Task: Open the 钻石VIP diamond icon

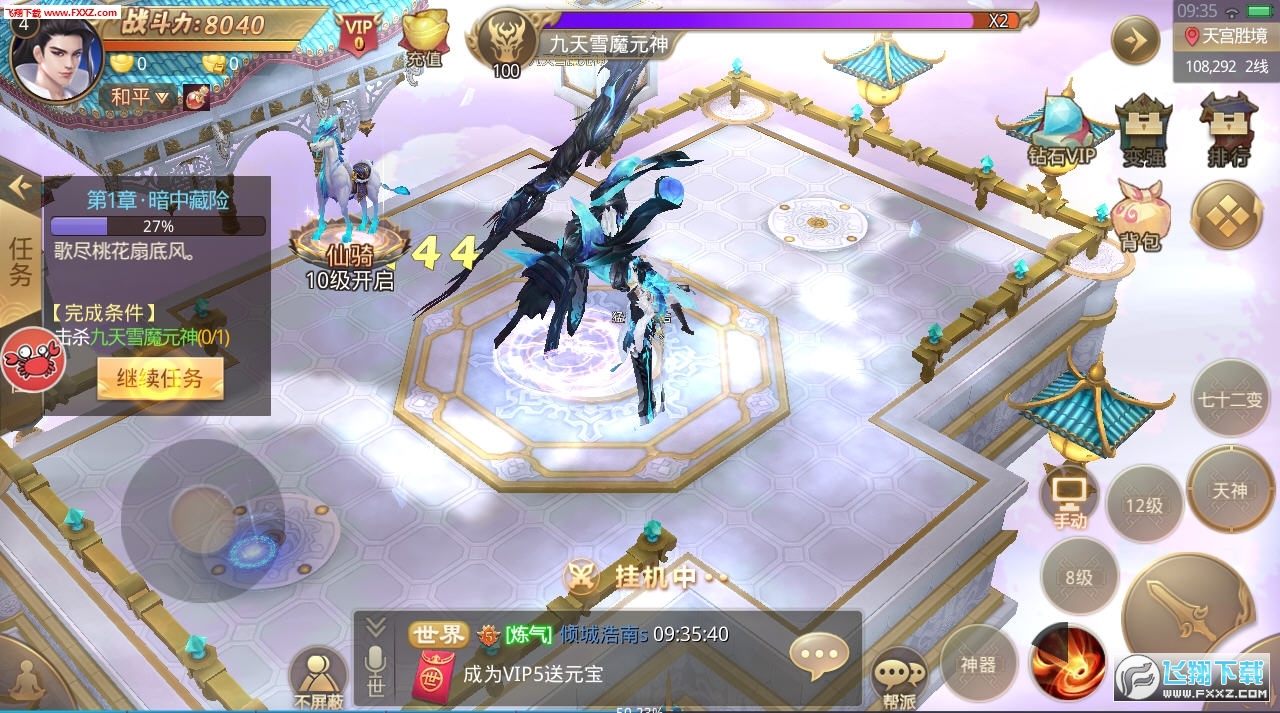Action: [x=1060, y=128]
